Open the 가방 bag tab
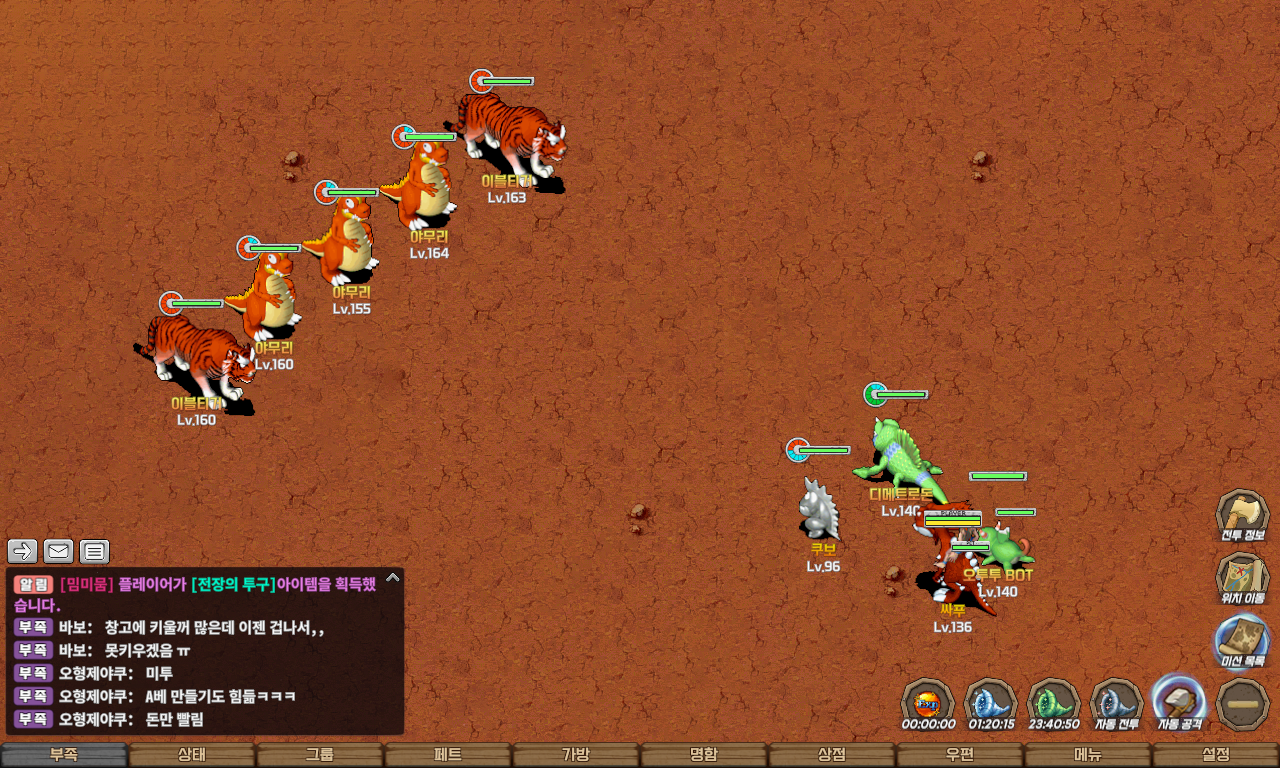 [x=576, y=755]
